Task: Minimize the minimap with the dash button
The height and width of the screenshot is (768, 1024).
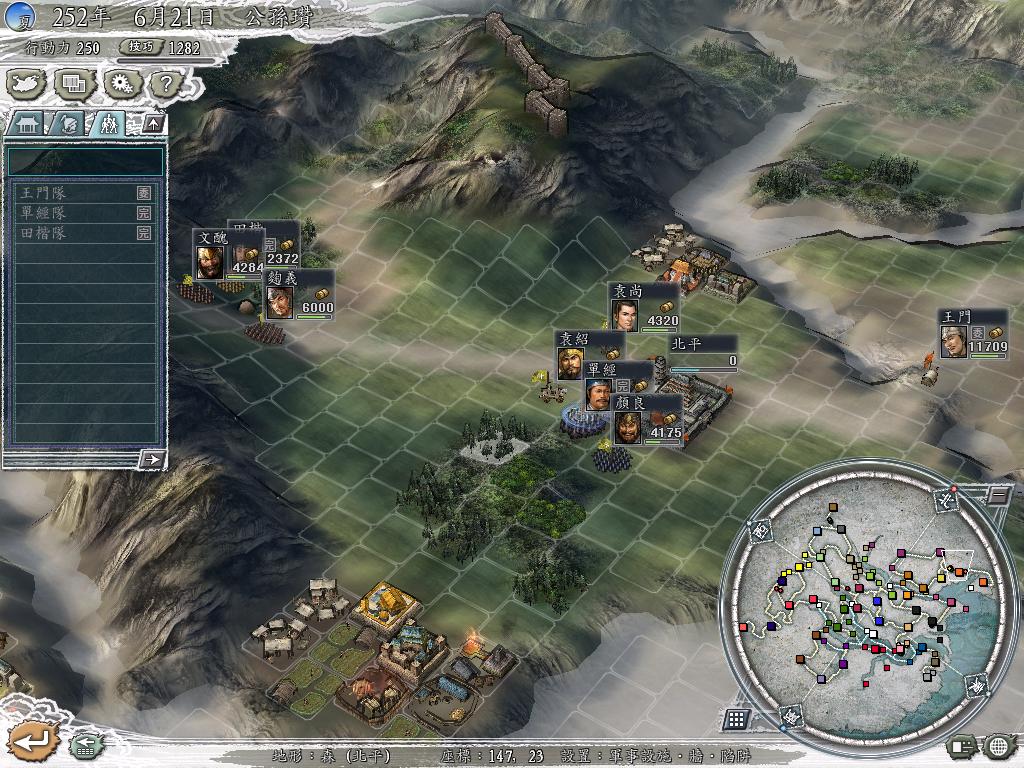Action: (x=997, y=493)
